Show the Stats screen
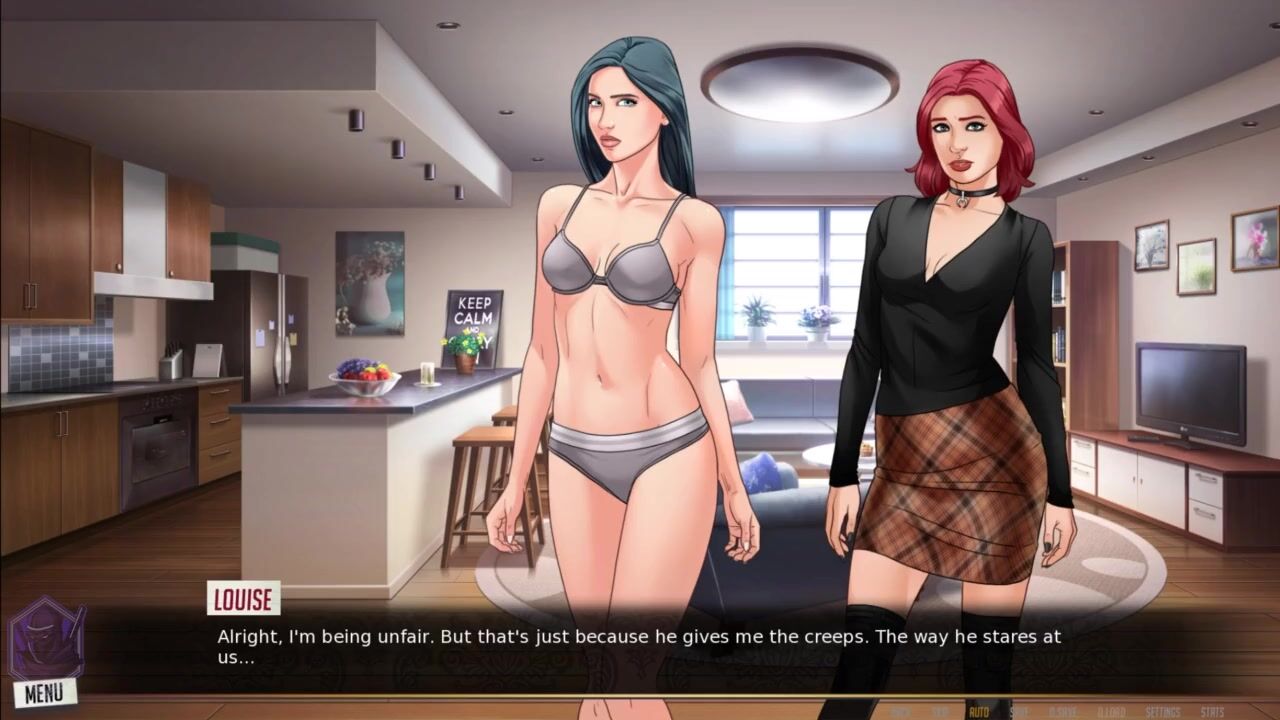Viewport: 1280px width, 720px height. (1212, 712)
